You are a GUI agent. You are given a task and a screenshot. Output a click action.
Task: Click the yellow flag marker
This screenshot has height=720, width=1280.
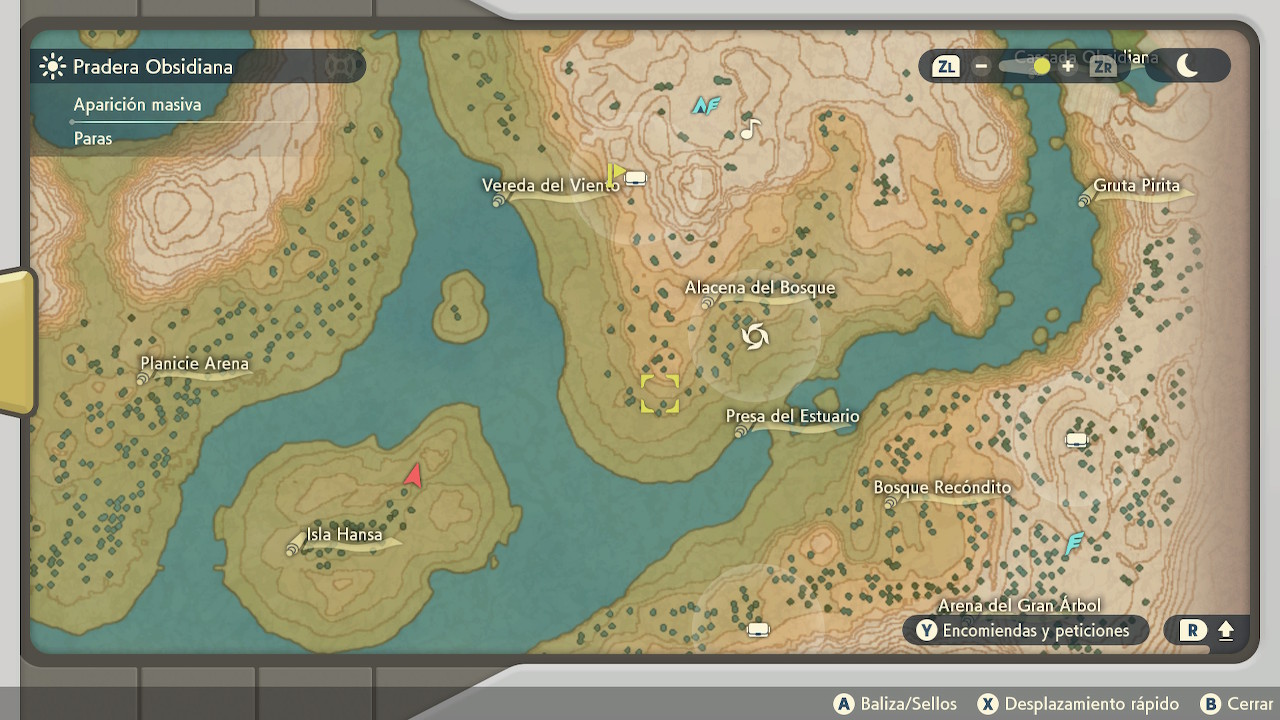coord(616,173)
